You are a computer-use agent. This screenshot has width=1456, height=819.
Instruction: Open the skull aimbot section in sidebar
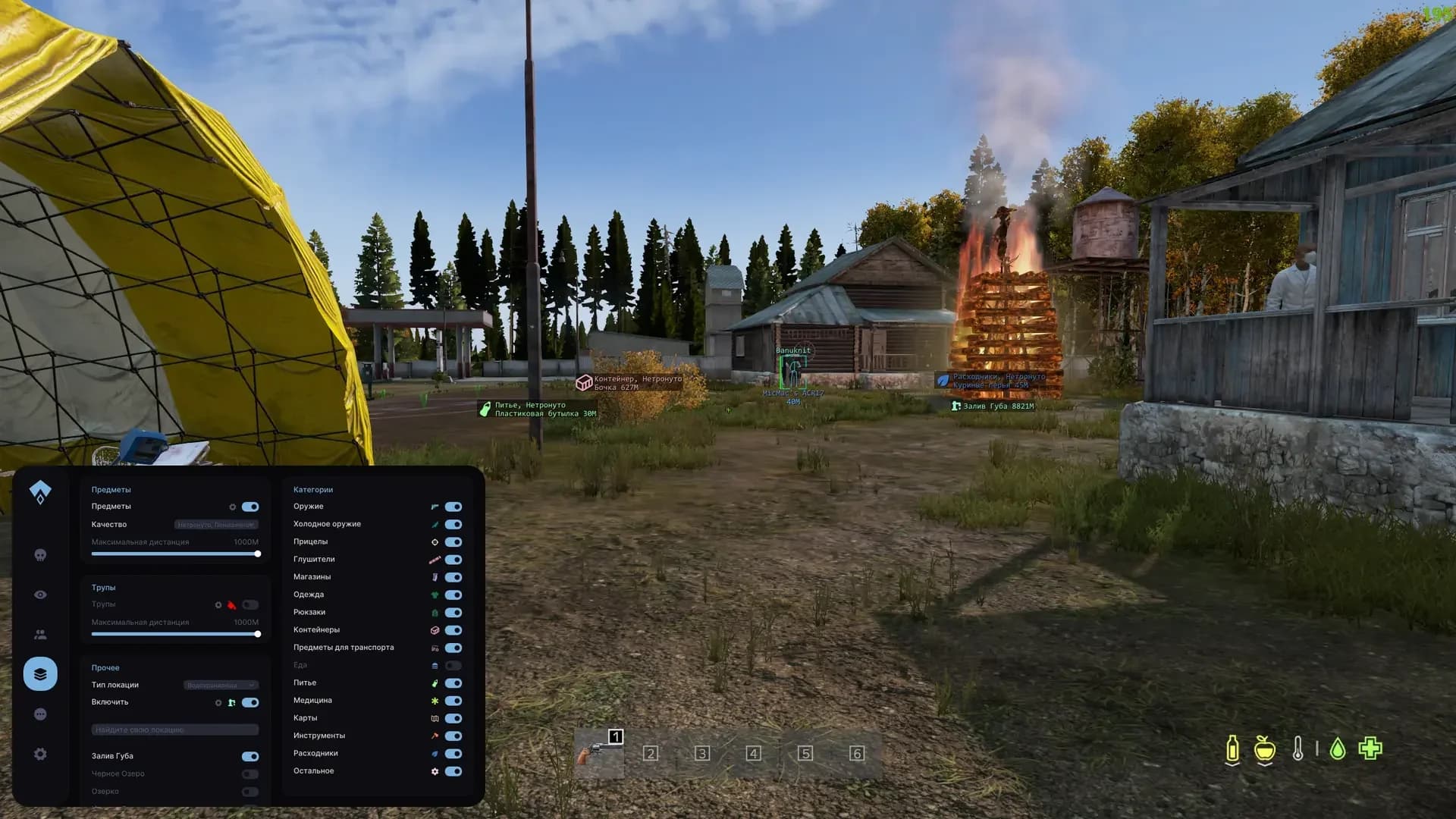[40, 554]
